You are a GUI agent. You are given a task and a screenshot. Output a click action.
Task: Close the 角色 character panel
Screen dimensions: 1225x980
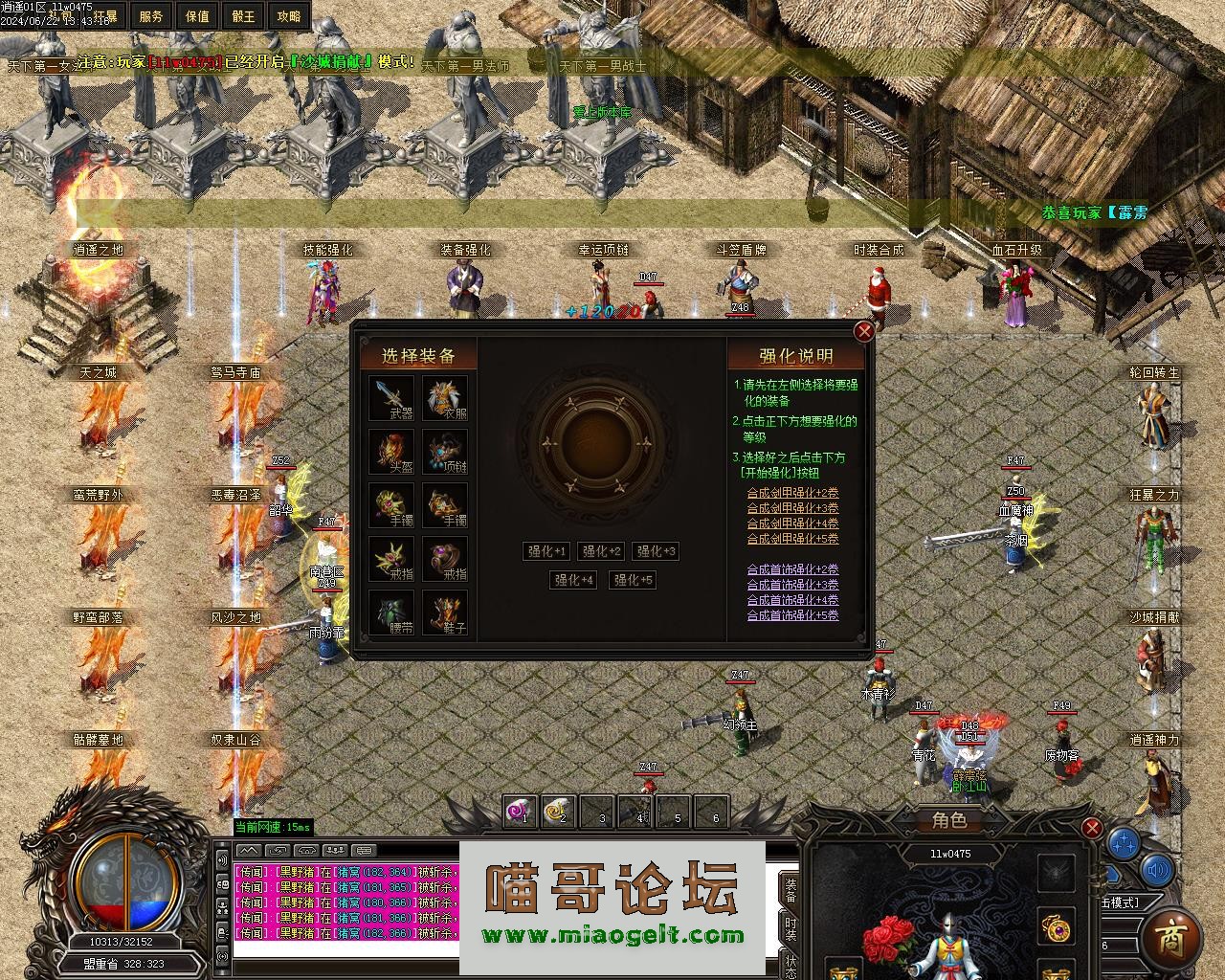click(x=1091, y=828)
